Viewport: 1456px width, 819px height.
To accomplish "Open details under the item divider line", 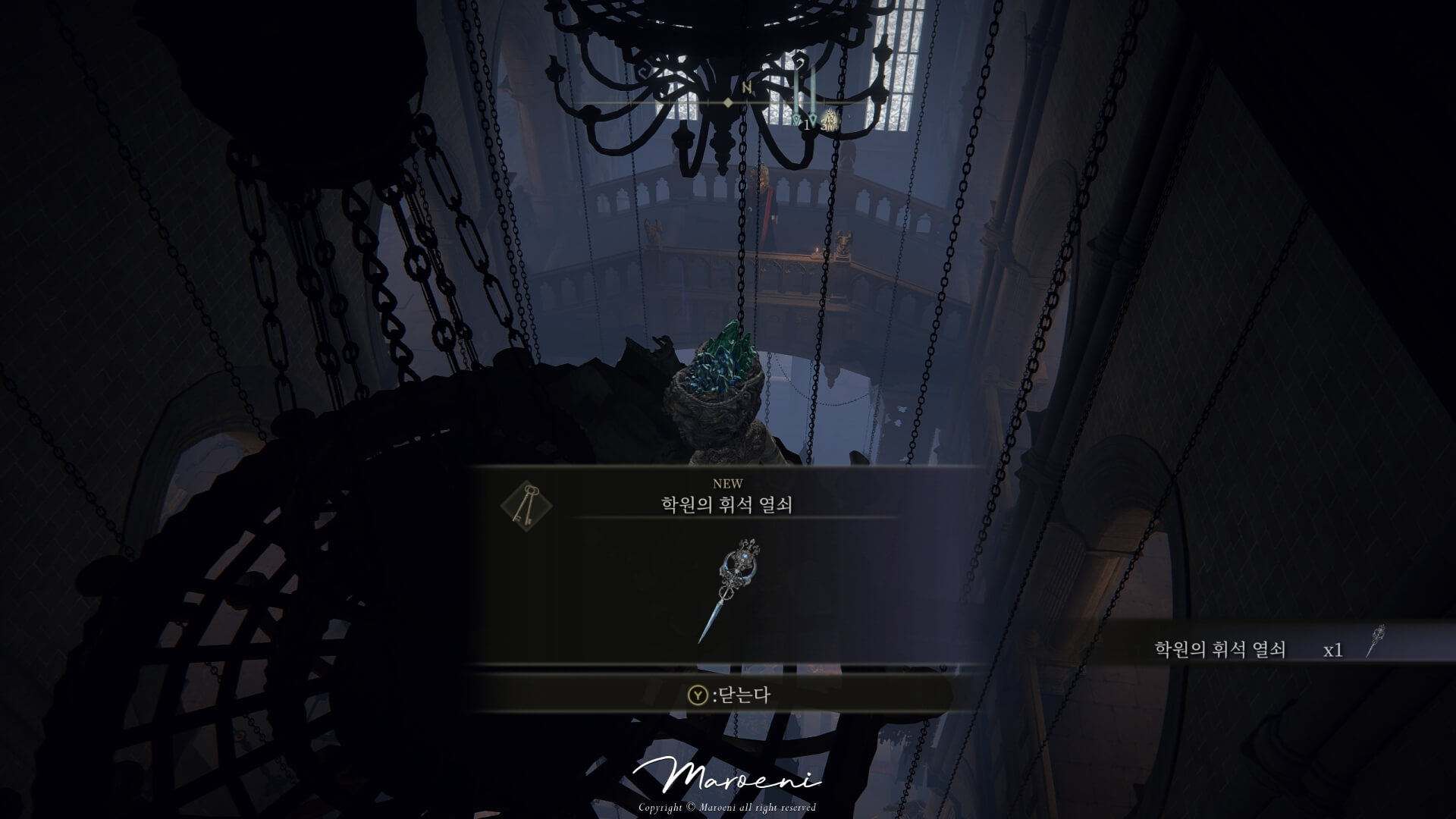I will coord(727,531).
